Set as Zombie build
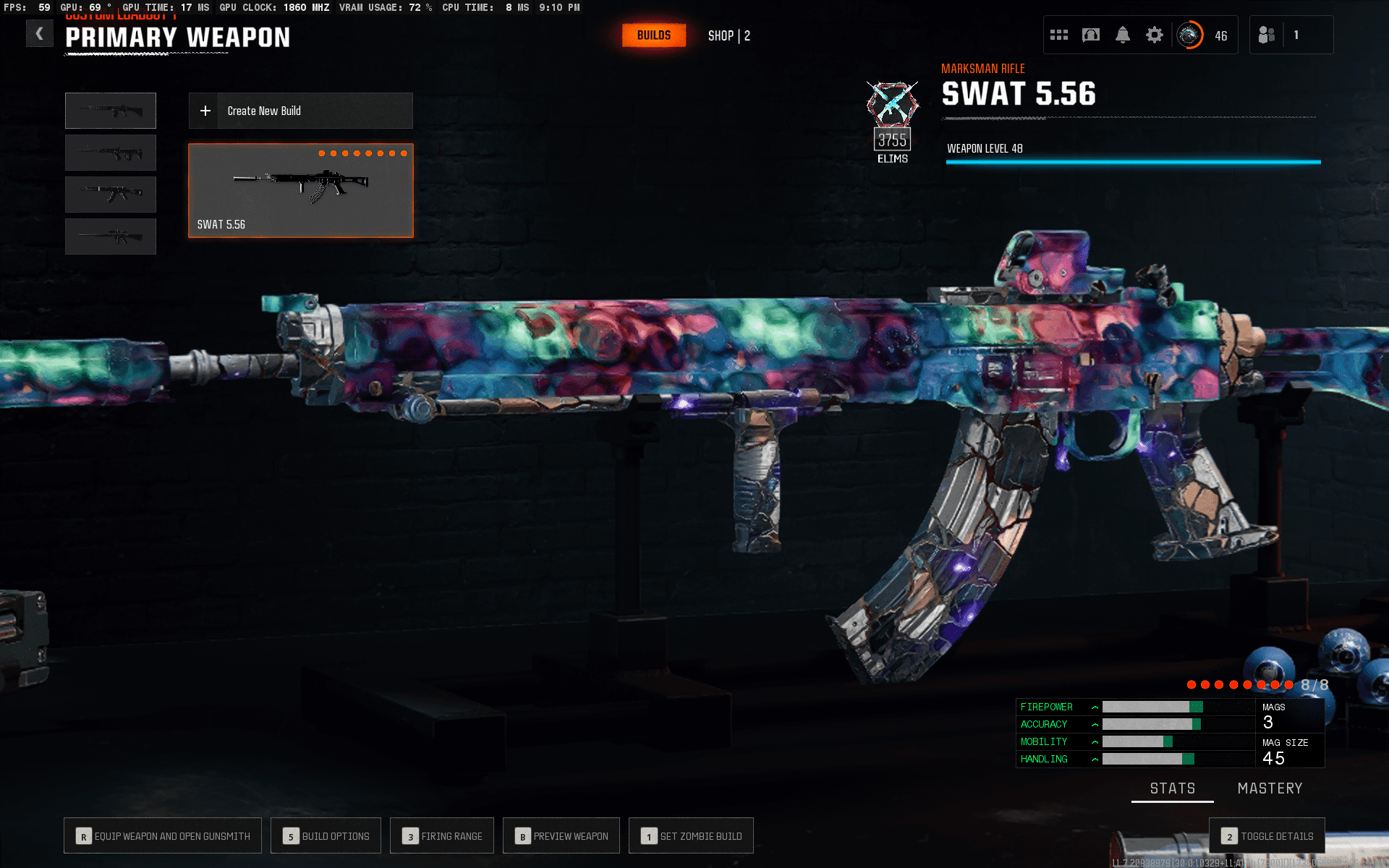Viewport: 1389px width, 868px height. click(691, 836)
